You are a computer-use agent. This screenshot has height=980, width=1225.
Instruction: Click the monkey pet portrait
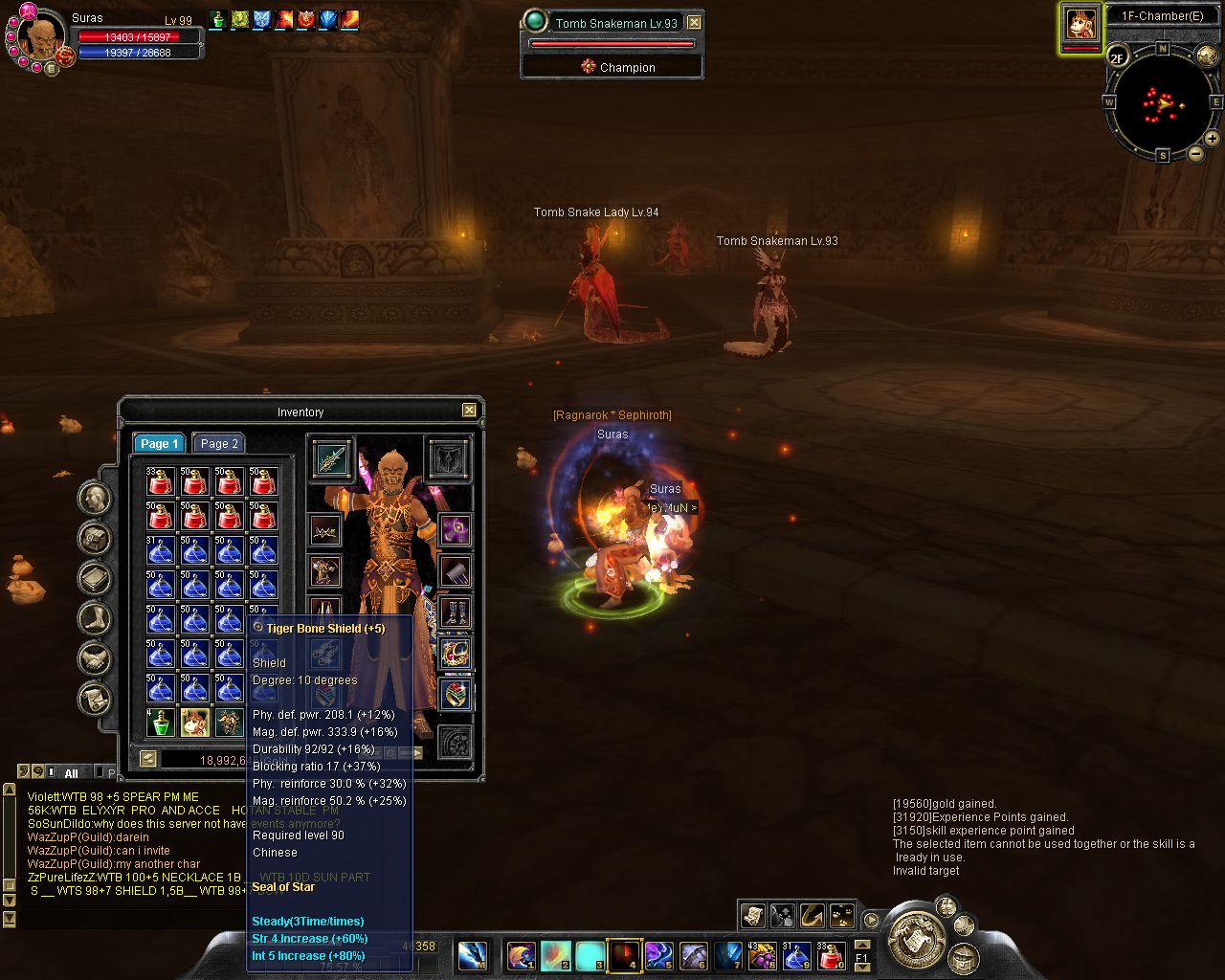(x=1080, y=25)
